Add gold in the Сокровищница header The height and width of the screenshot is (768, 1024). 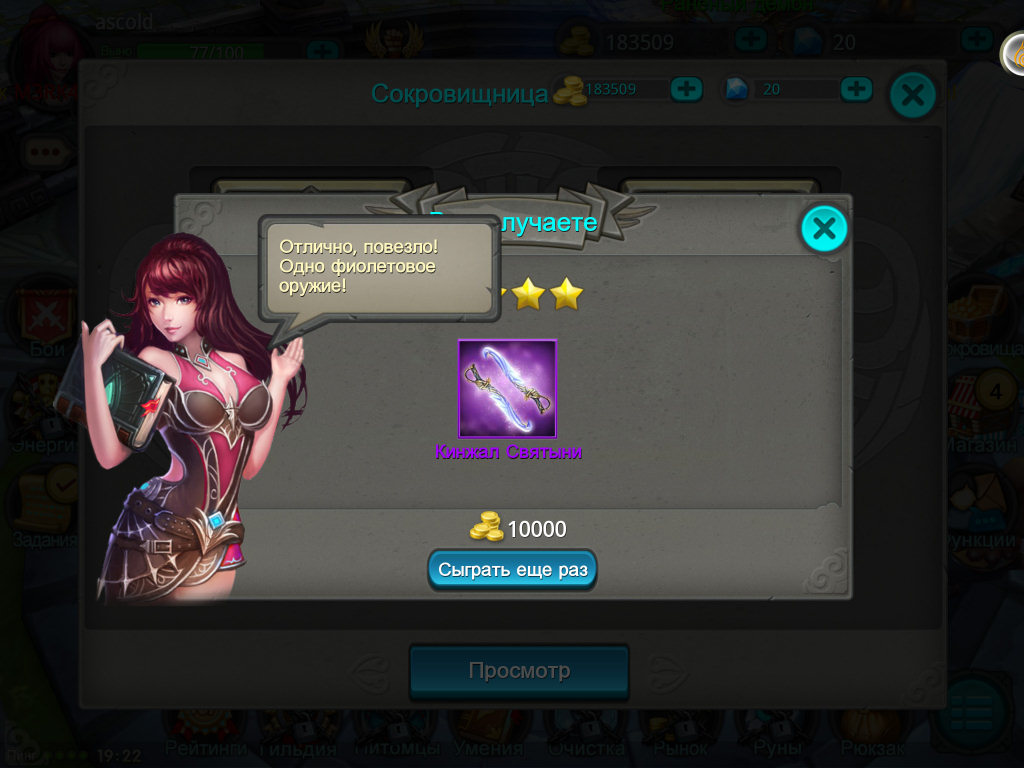[x=686, y=89]
